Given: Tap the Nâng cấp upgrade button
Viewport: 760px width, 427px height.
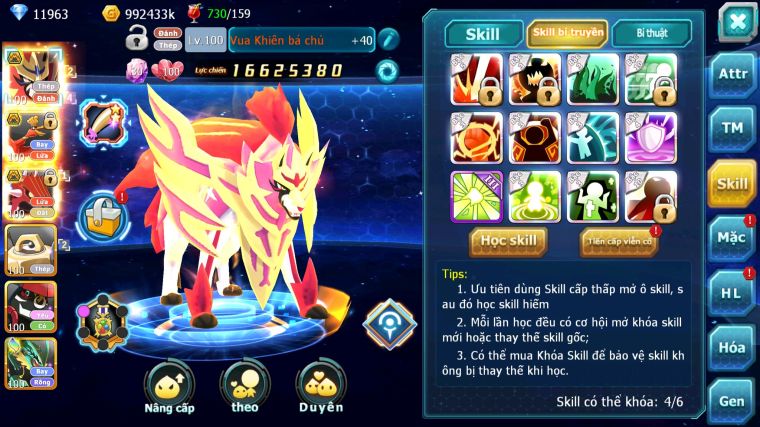Looking at the screenshot, I should 169,387.
